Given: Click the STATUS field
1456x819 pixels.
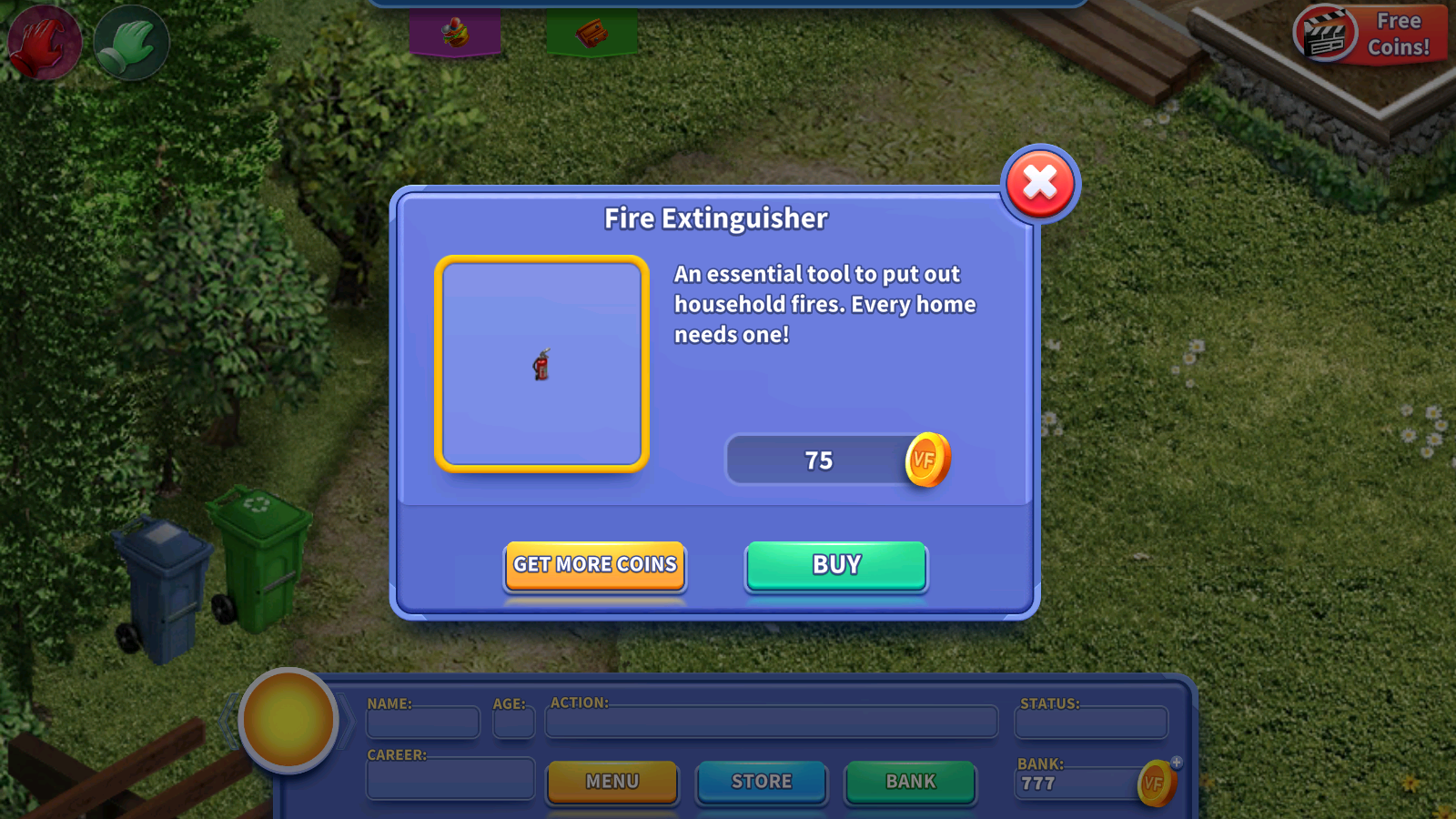Looking at the screenshot, I should pyautogui.click(x=1090, y=723).
